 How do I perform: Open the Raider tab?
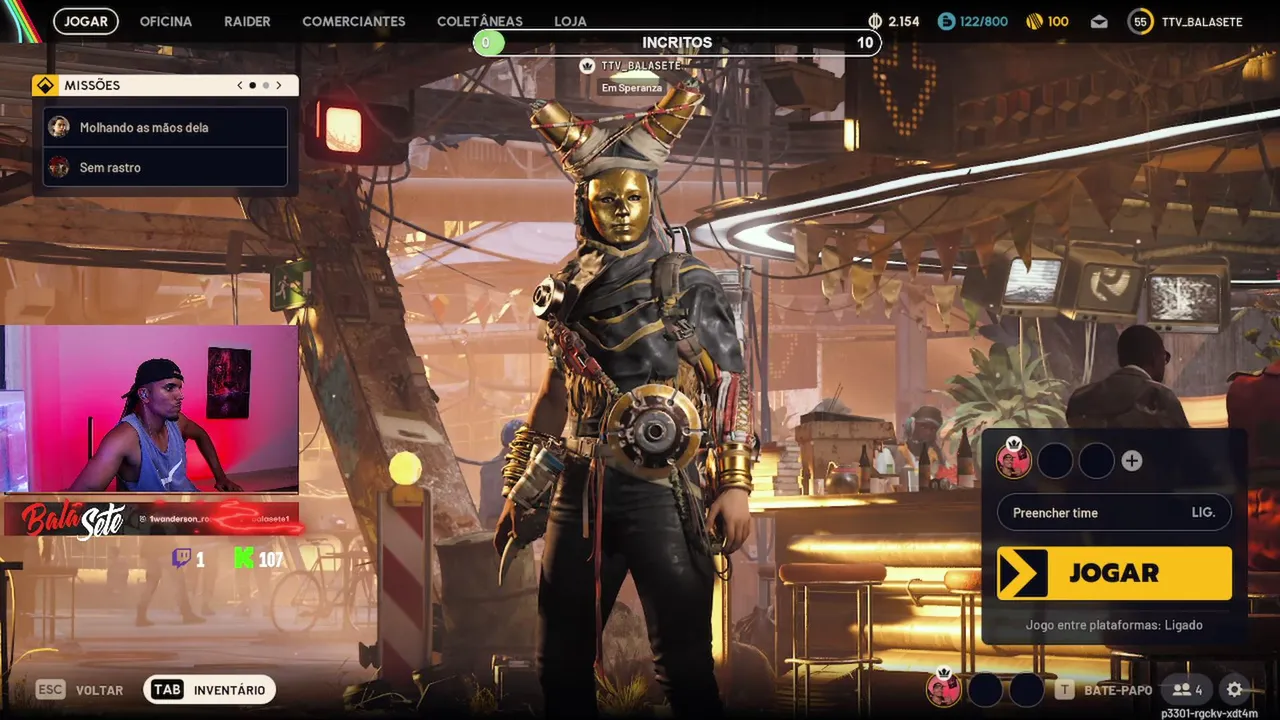[x=247, y=21]
